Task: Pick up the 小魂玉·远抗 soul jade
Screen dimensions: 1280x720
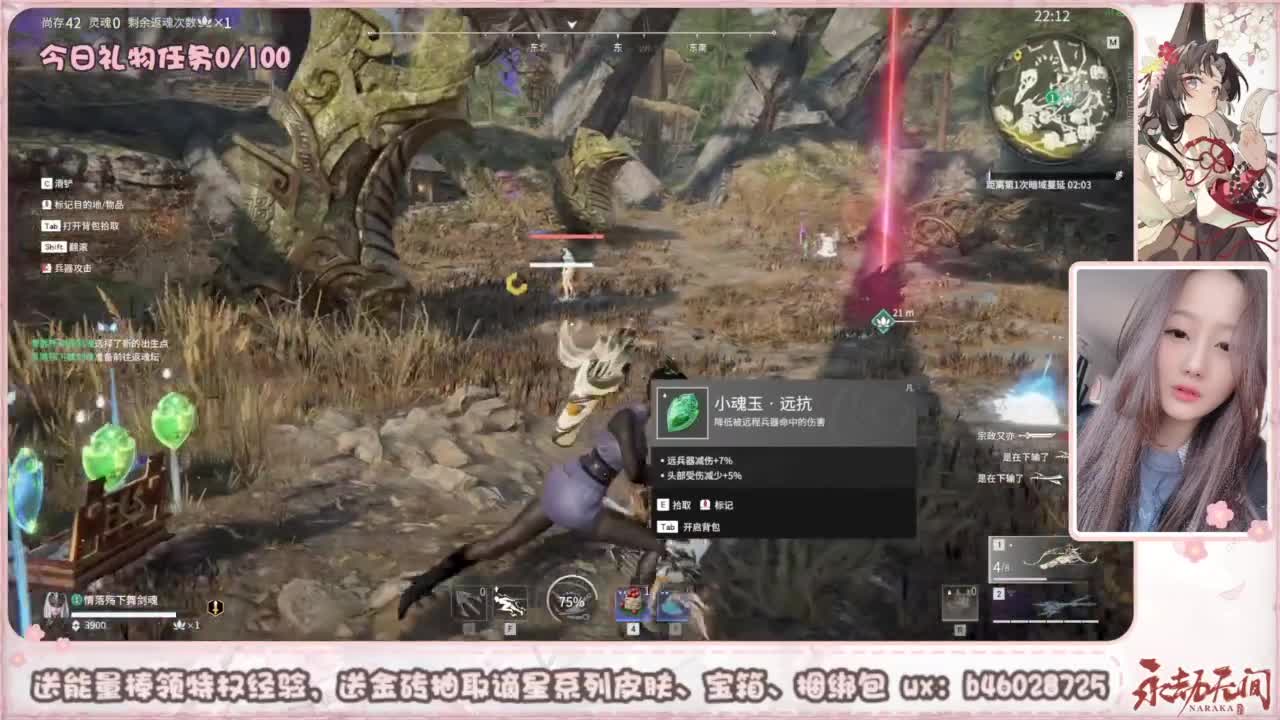Action: (675, 505)
